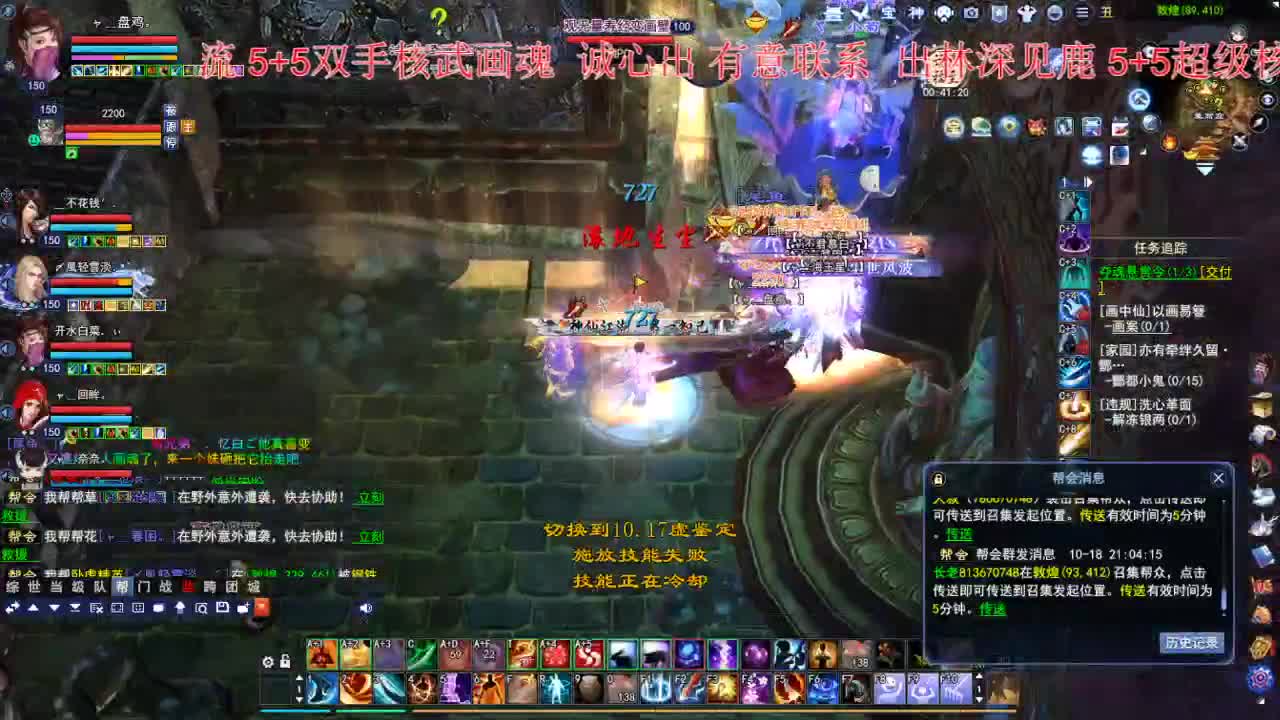The width and height of the screenshot is (1280, 720).
Task: Open 历史记录 in the guild message window
Action: [x=1191, y=644]
